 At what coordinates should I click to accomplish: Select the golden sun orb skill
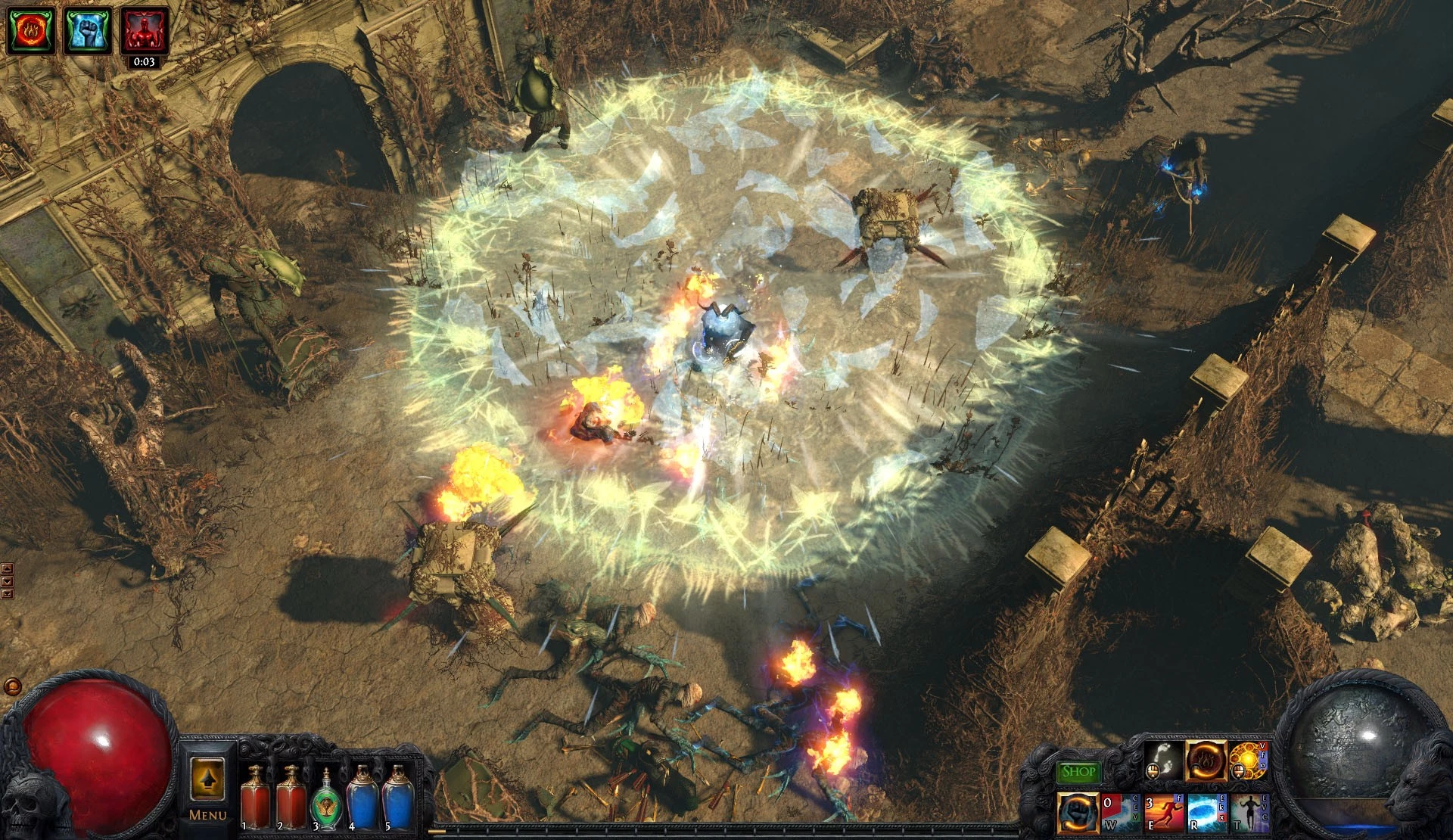click(1248, 761)
